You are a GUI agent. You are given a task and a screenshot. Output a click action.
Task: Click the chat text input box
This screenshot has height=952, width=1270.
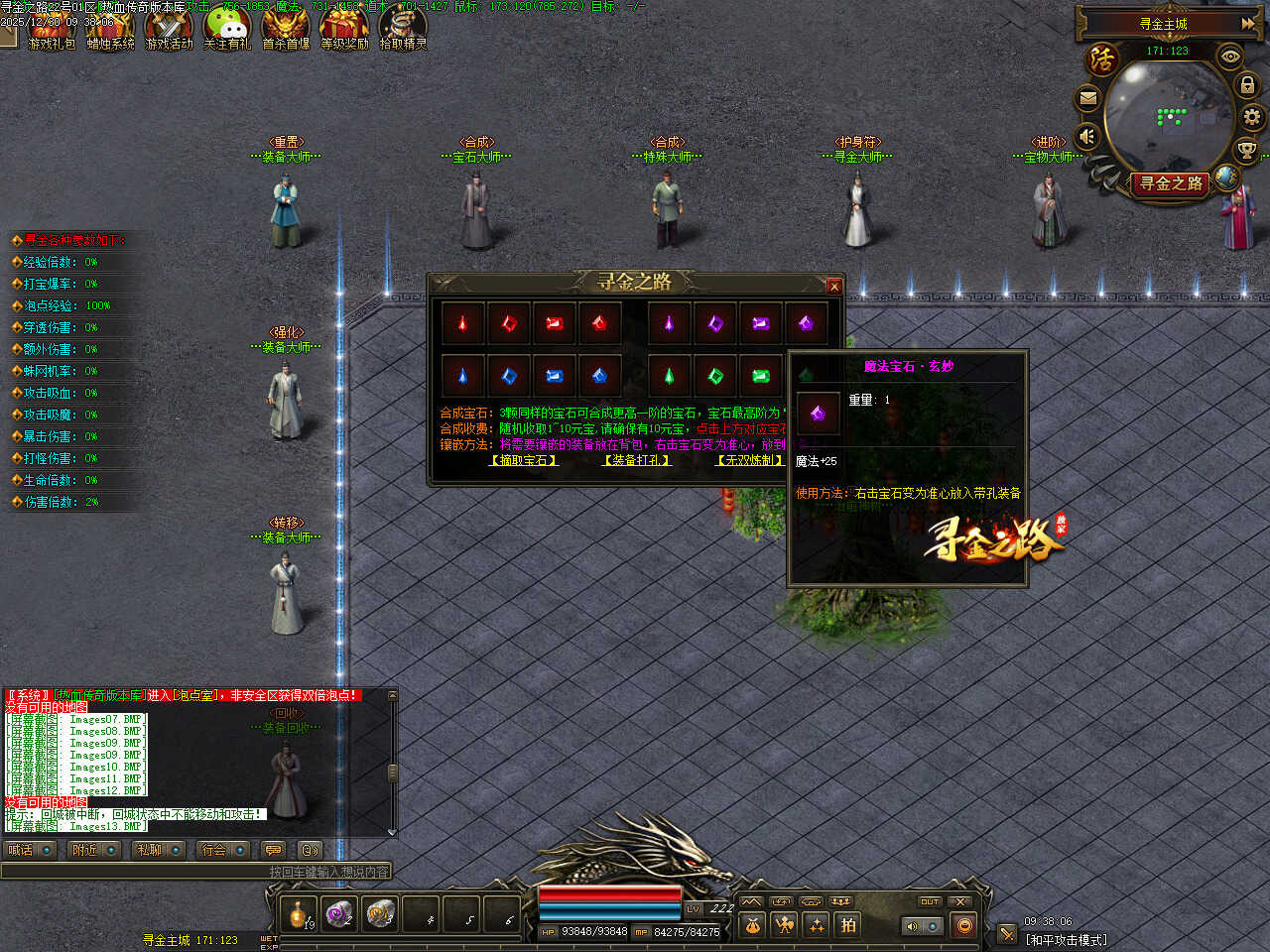[196, 872]
